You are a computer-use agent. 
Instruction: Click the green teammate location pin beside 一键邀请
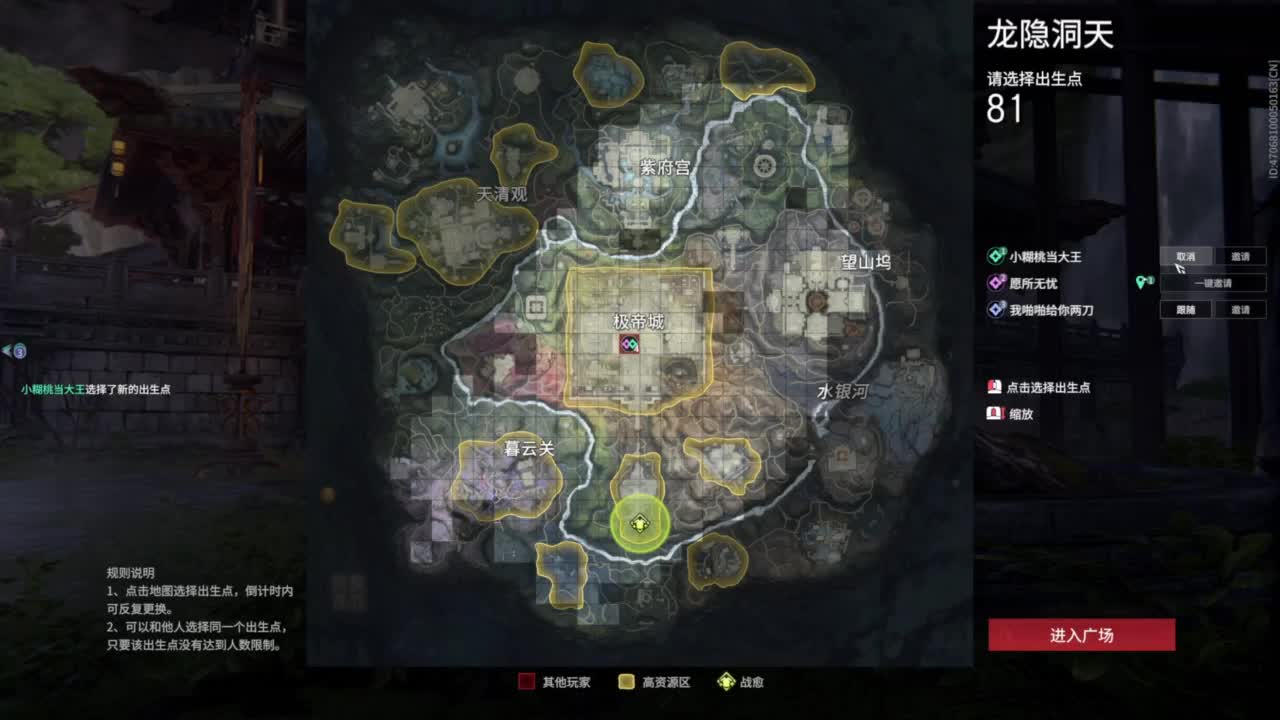(x=1144, y=282)
